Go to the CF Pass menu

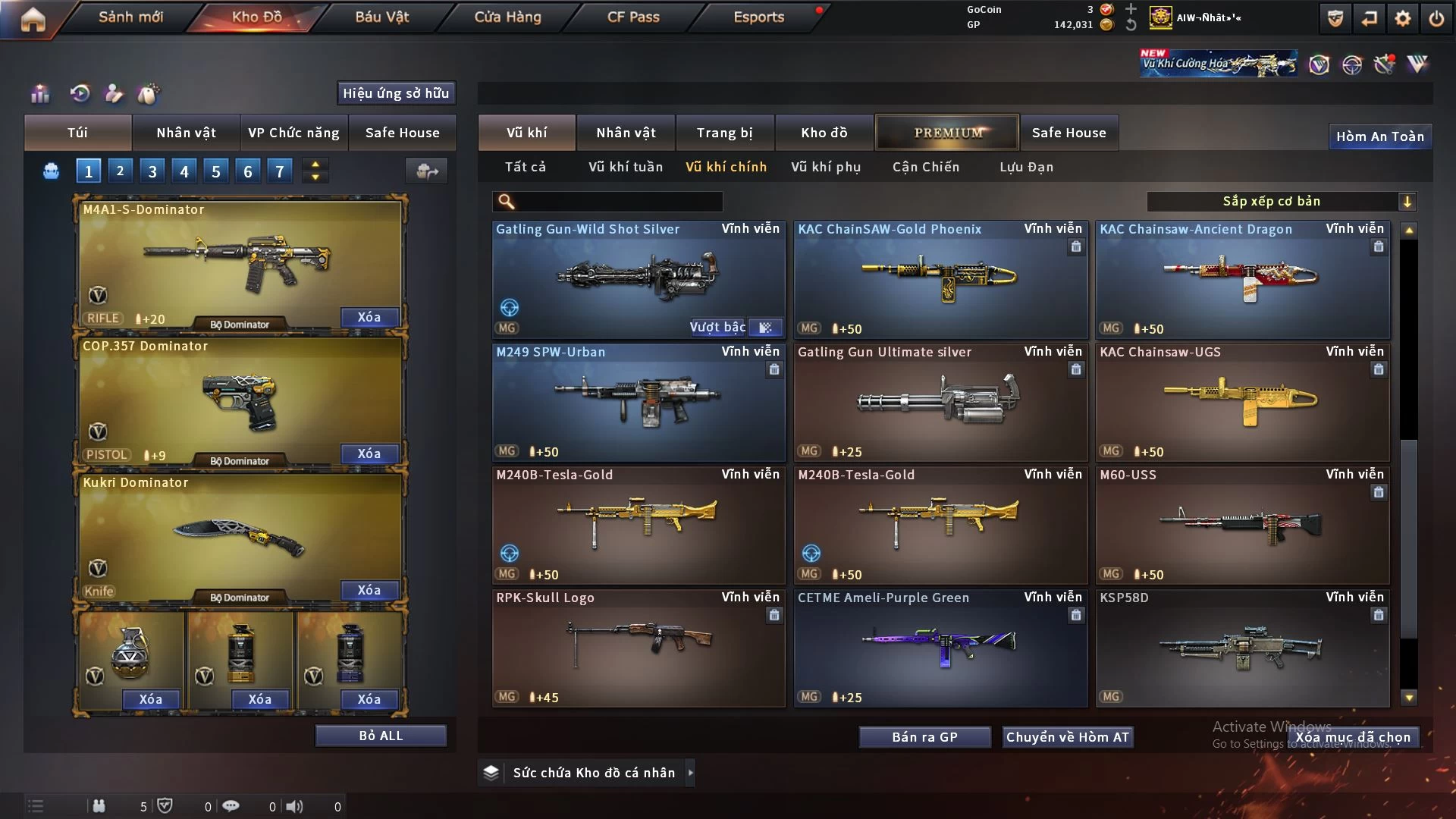(633, 17)
